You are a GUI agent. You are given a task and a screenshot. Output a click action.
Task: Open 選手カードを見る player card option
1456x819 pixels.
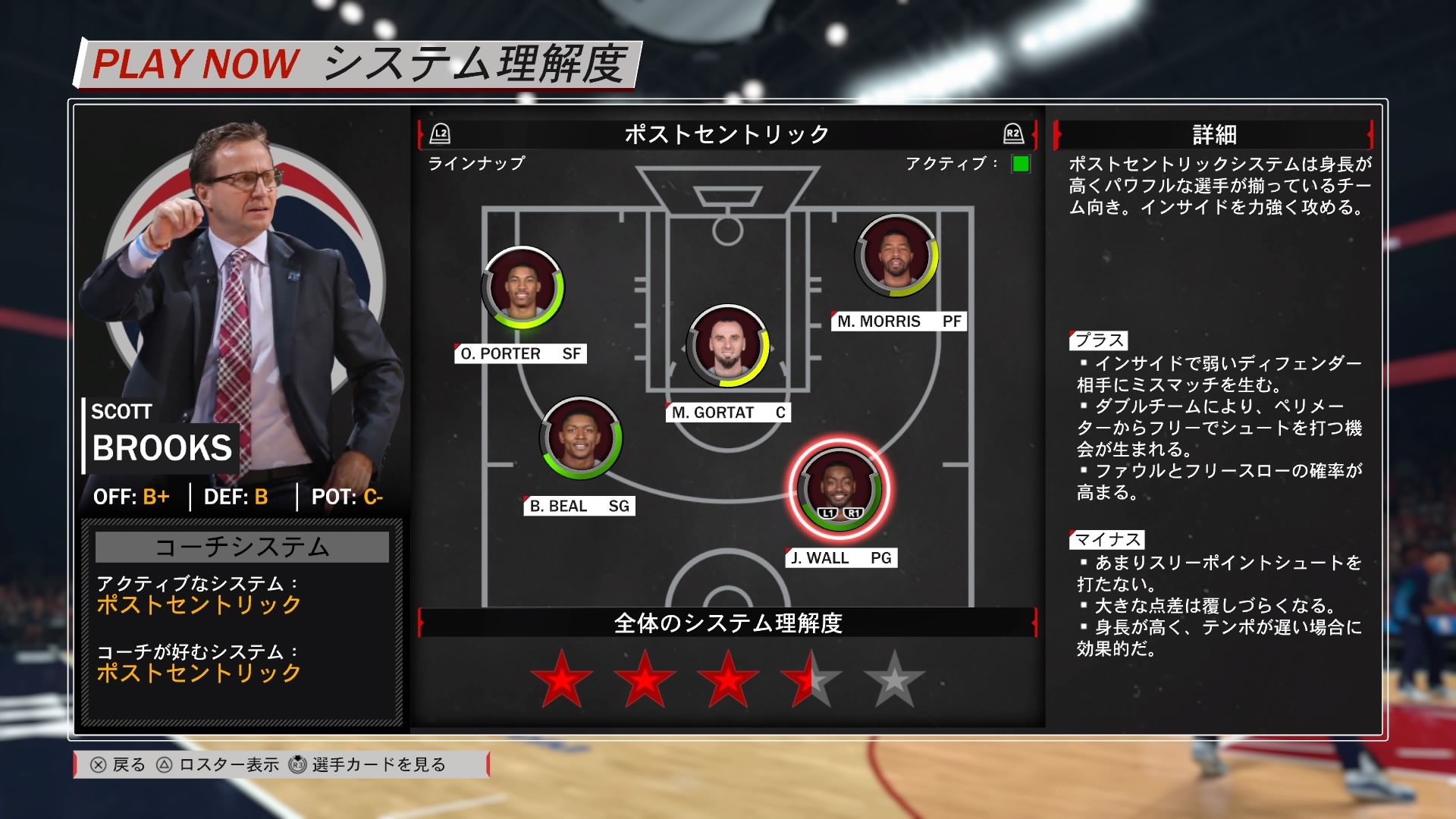coord(369,764)
